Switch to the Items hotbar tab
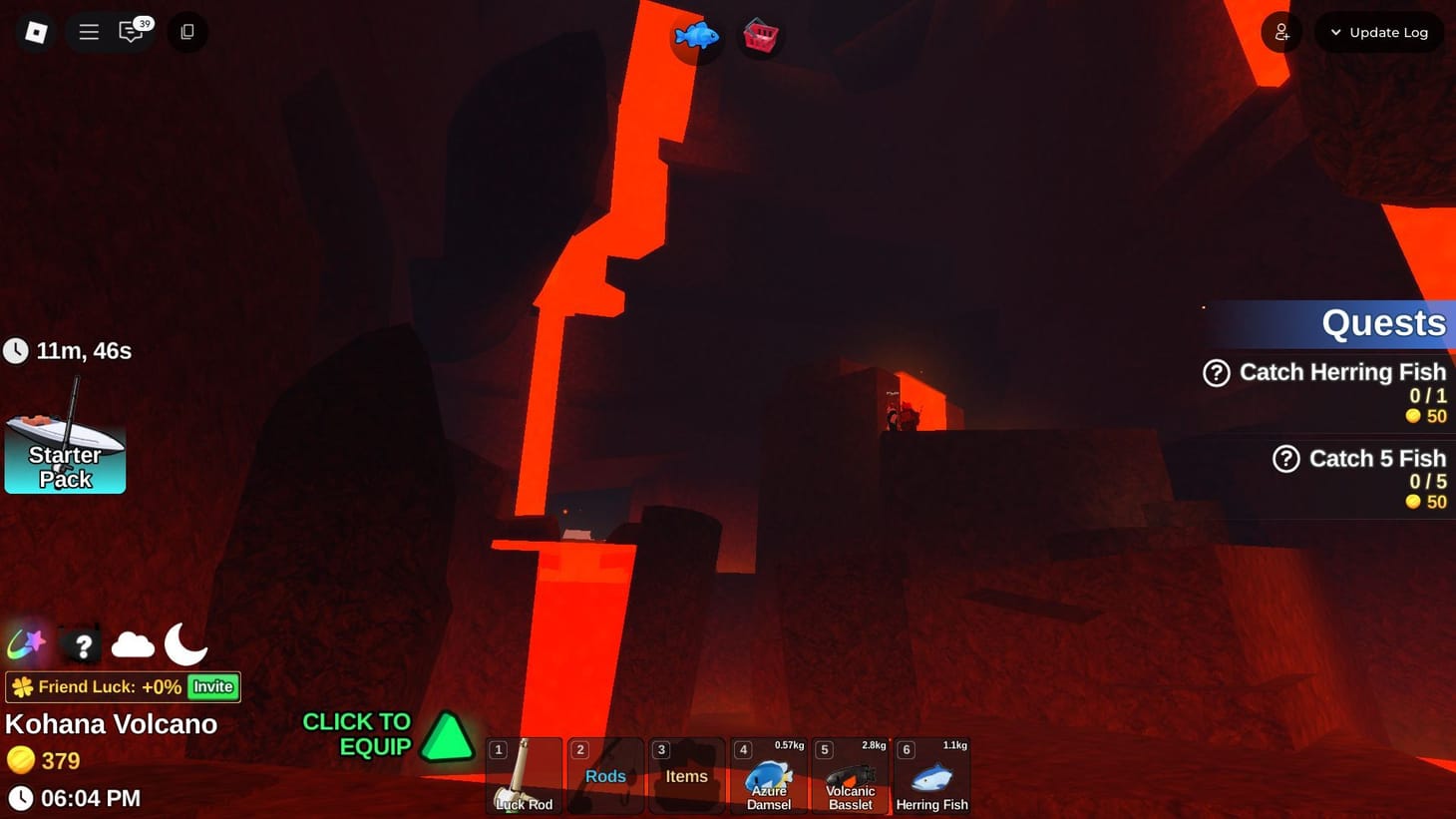 coord(686,775)
